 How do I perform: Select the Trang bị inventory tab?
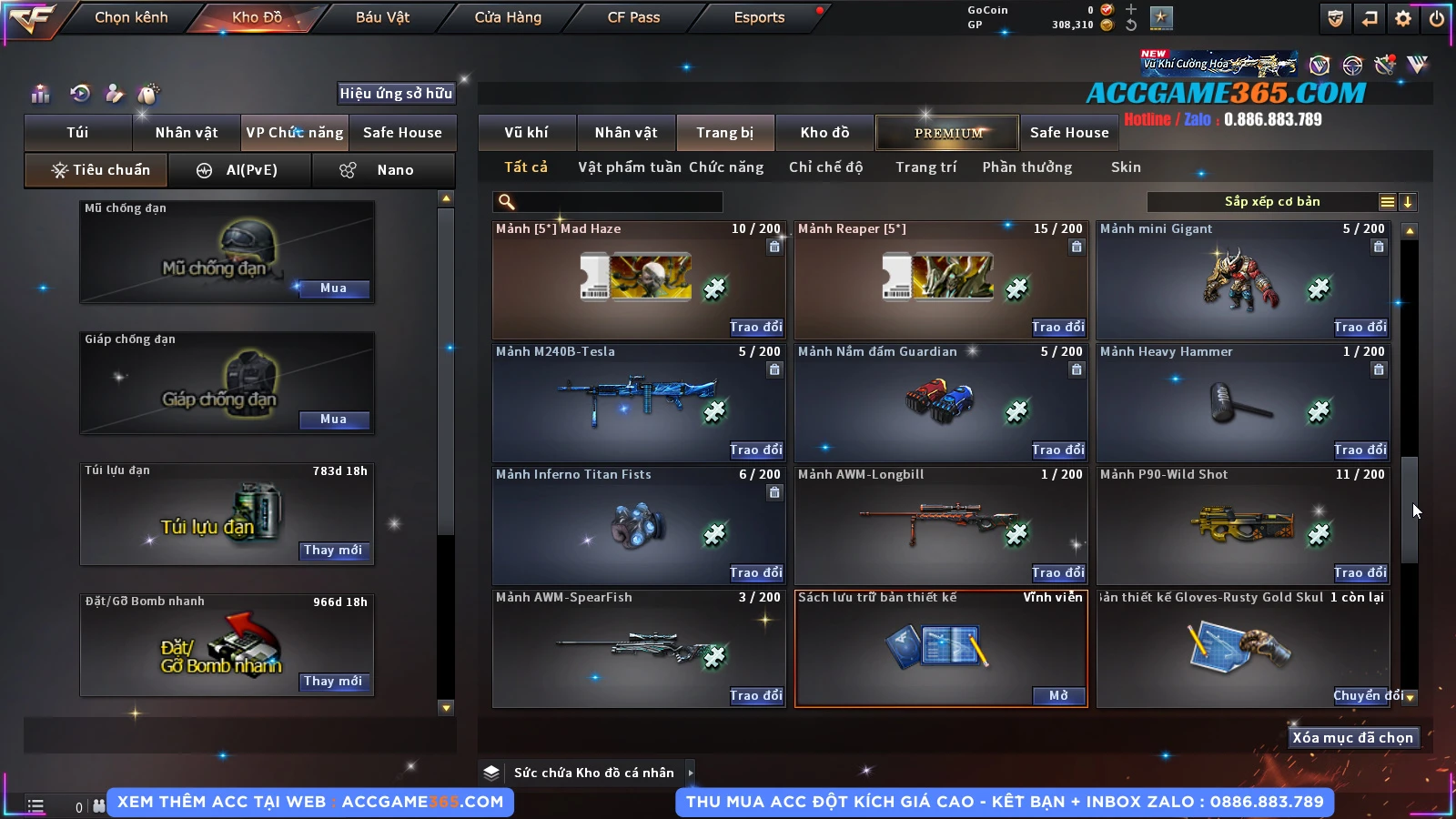pyautogui.click(x=724, y=133)
